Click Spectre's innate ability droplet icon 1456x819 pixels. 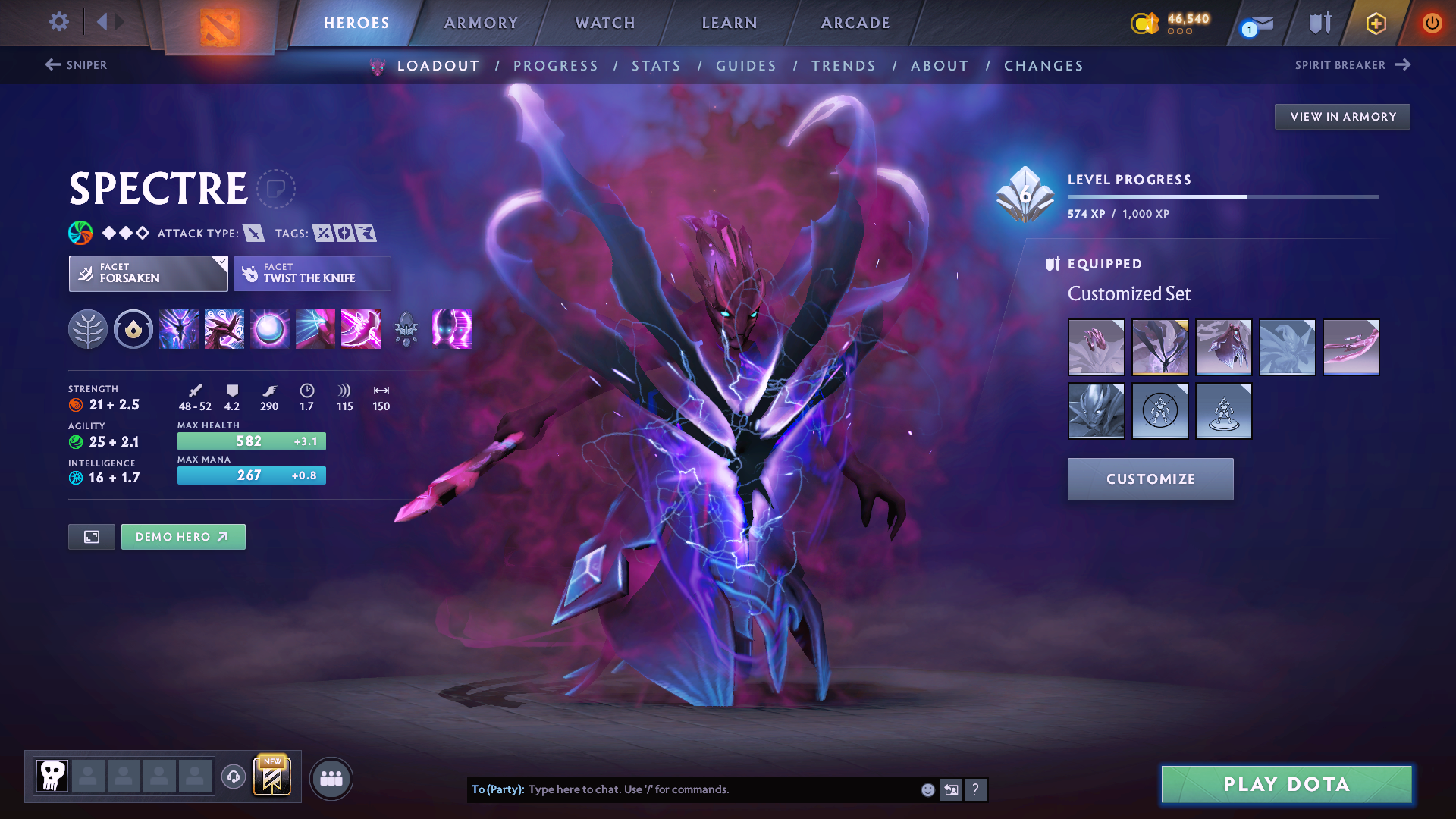(133, 329)
